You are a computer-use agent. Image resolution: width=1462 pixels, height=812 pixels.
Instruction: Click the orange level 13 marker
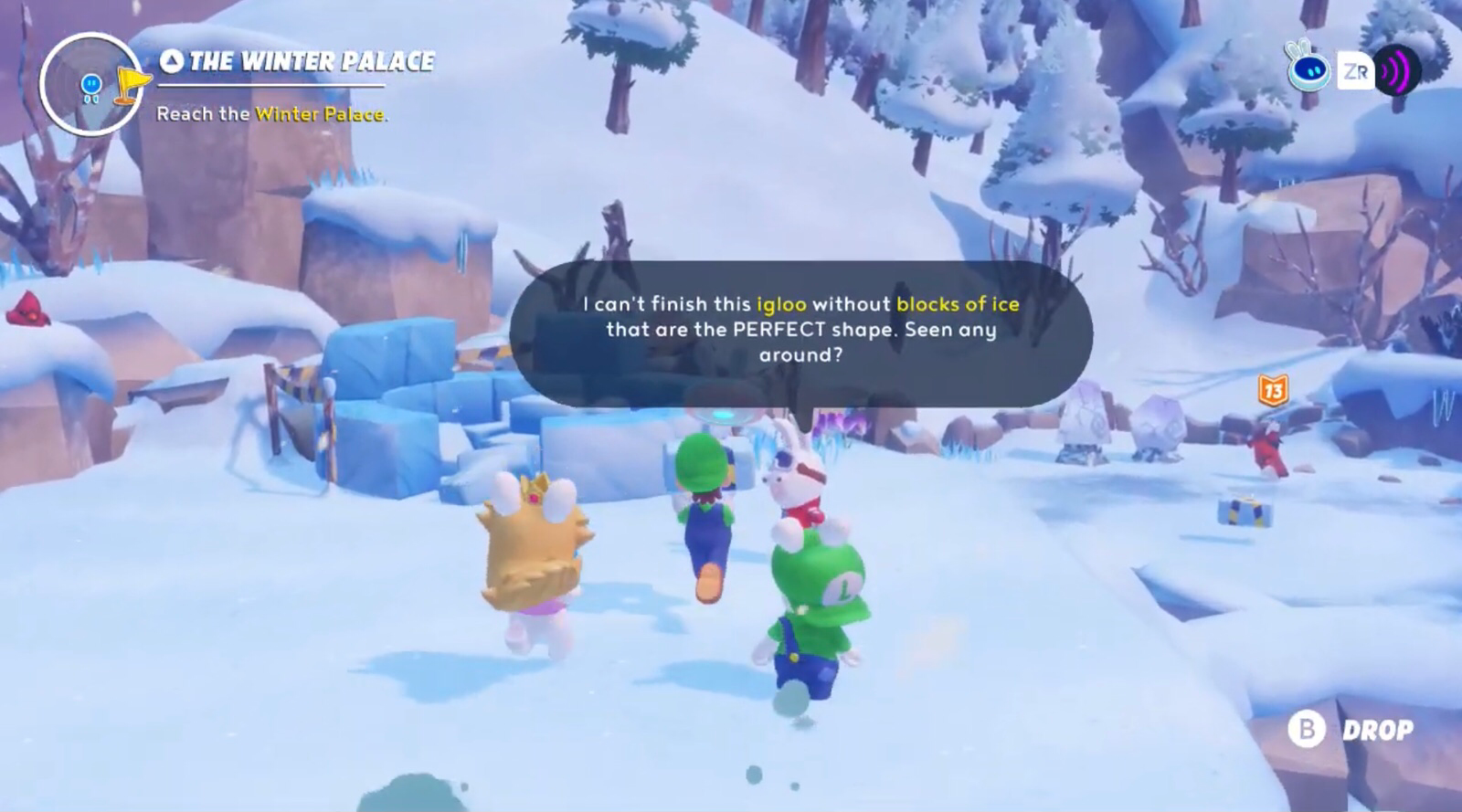pos(1272,391)
